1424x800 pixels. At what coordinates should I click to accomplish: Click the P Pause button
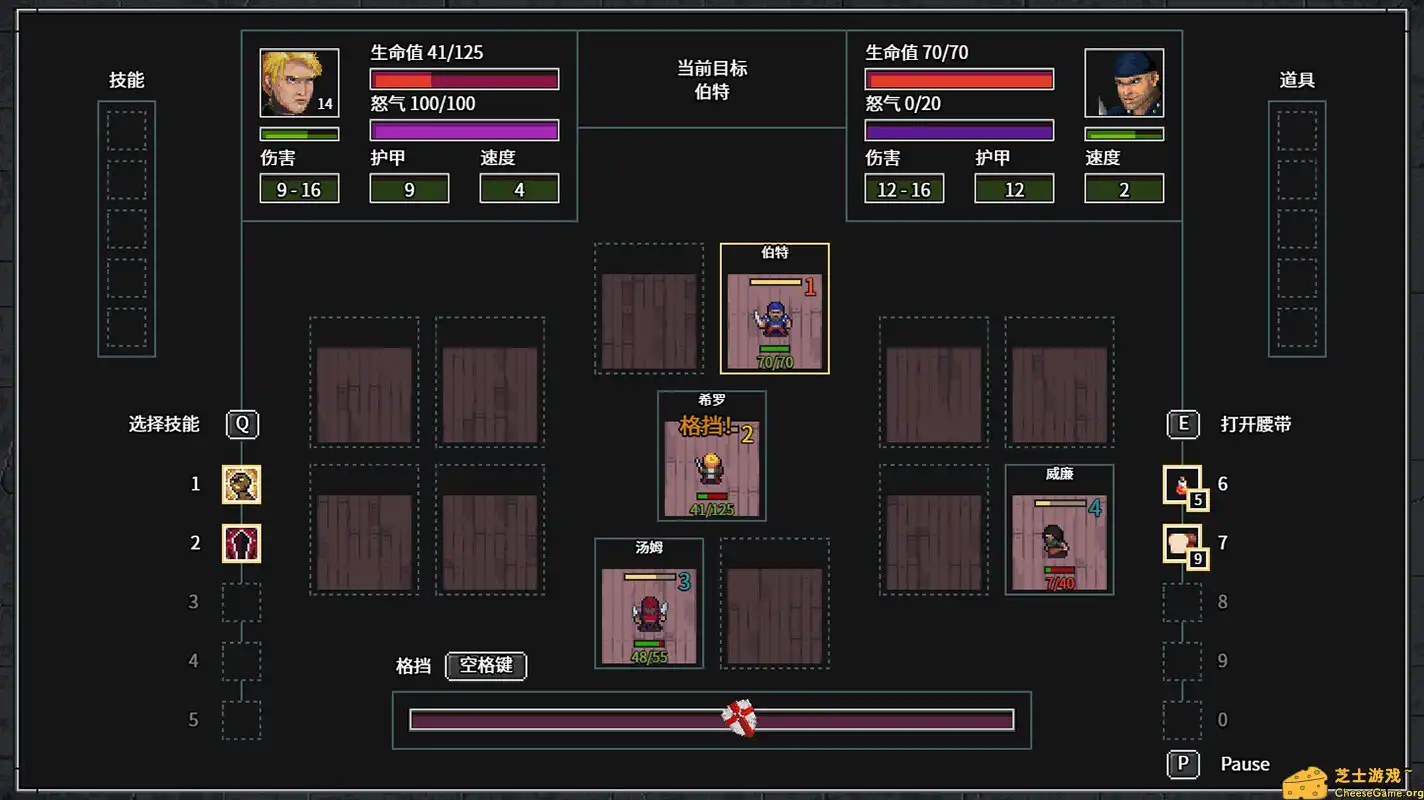coord(1183,764)
